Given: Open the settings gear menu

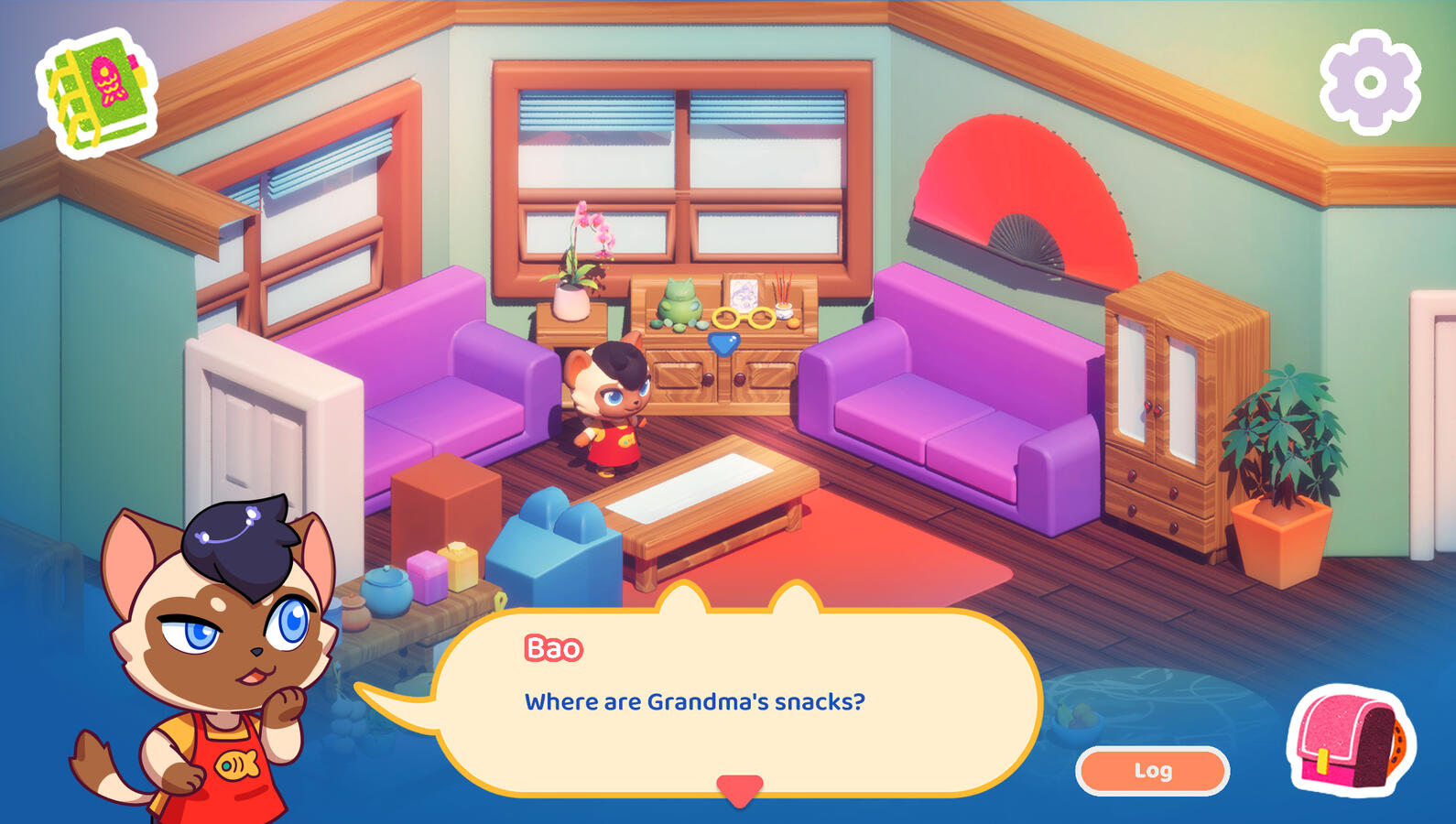Looking at the screenshot, I should (x=1370, y=83).
